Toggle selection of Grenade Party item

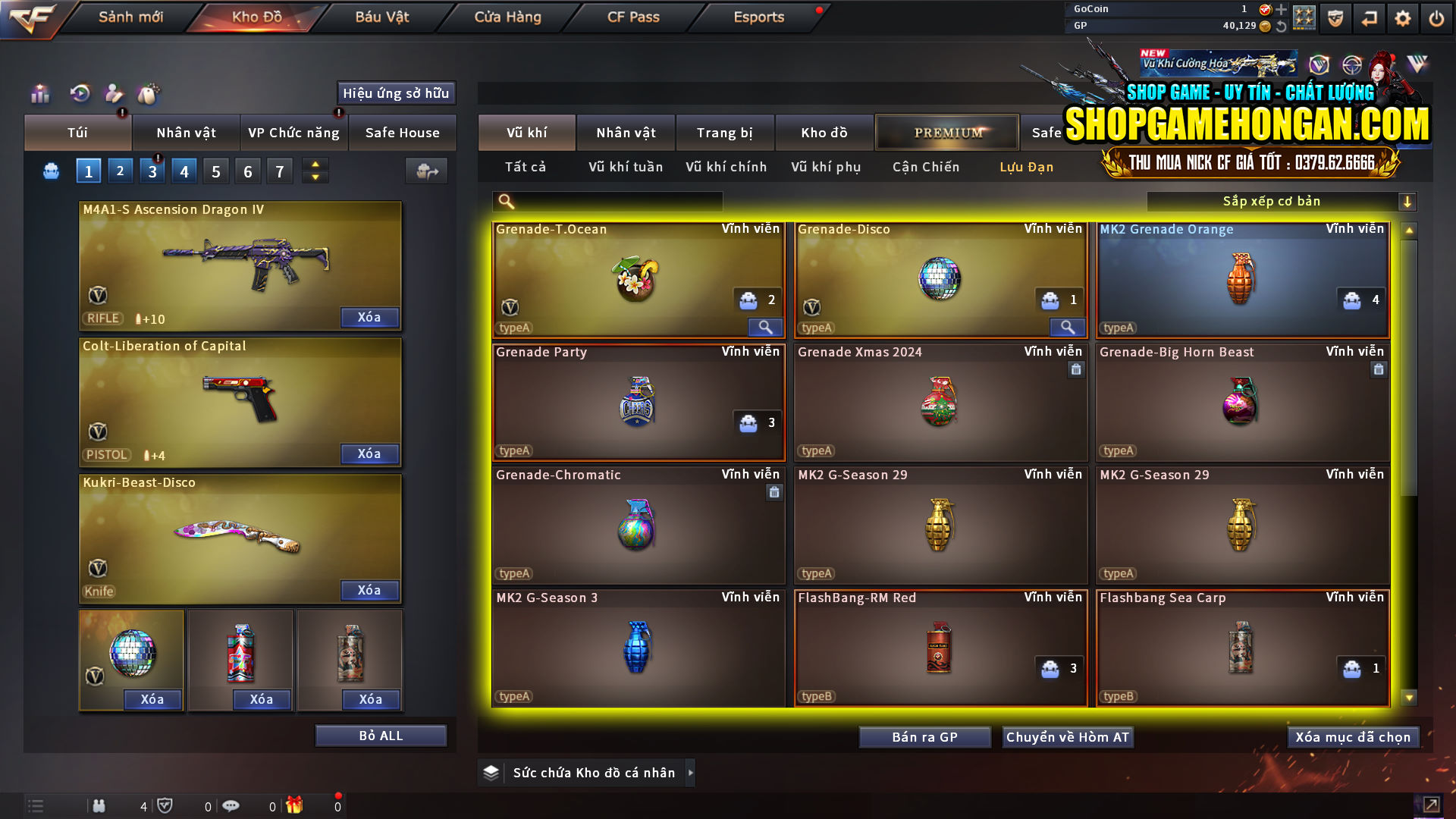click(638, 403)
